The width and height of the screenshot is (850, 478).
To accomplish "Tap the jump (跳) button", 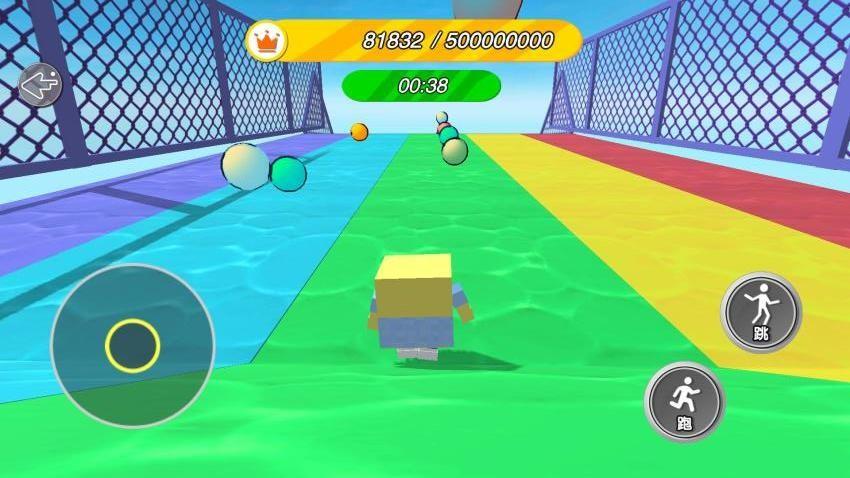I will pyautogui.click(x=761, y=312).
